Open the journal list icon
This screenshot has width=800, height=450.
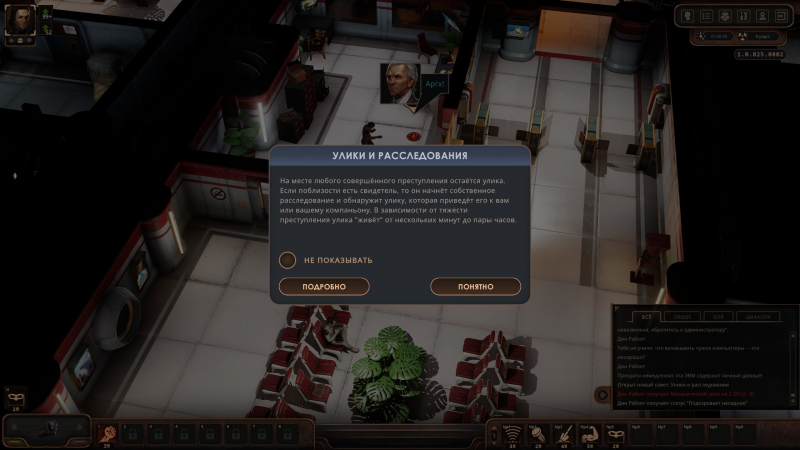click(707, 16)
